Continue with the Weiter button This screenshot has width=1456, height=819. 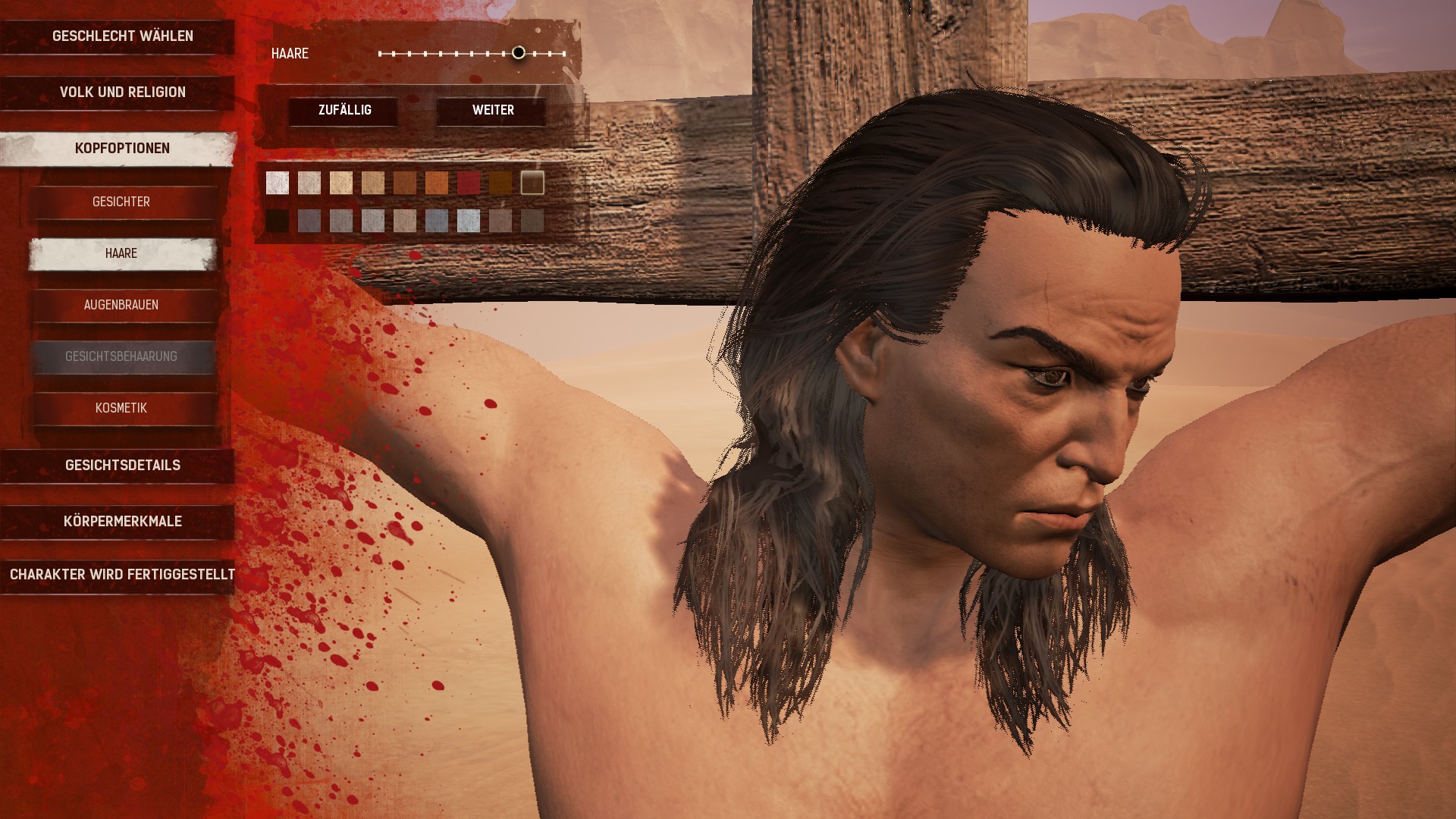[x=493, y=111]
